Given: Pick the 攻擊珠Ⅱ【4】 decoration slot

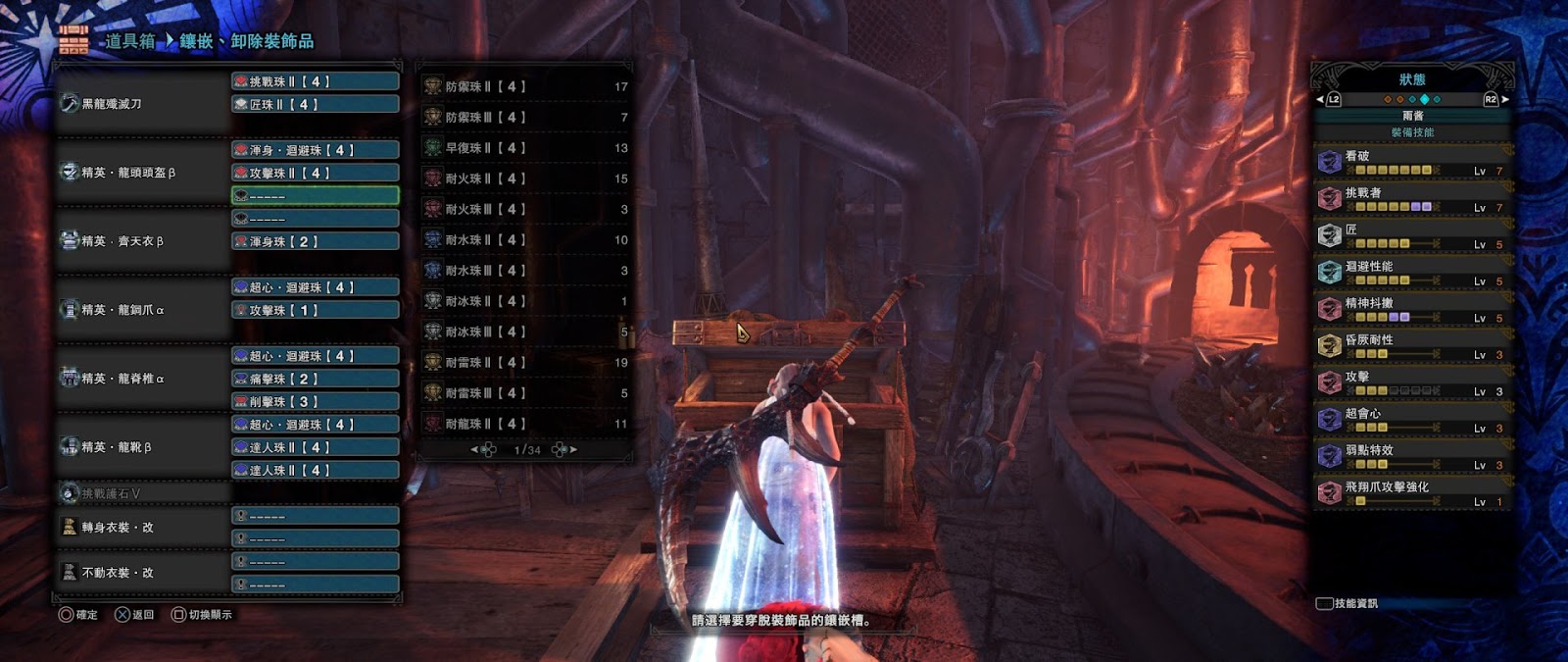Looking at the screenshot, I should [315, 173].
